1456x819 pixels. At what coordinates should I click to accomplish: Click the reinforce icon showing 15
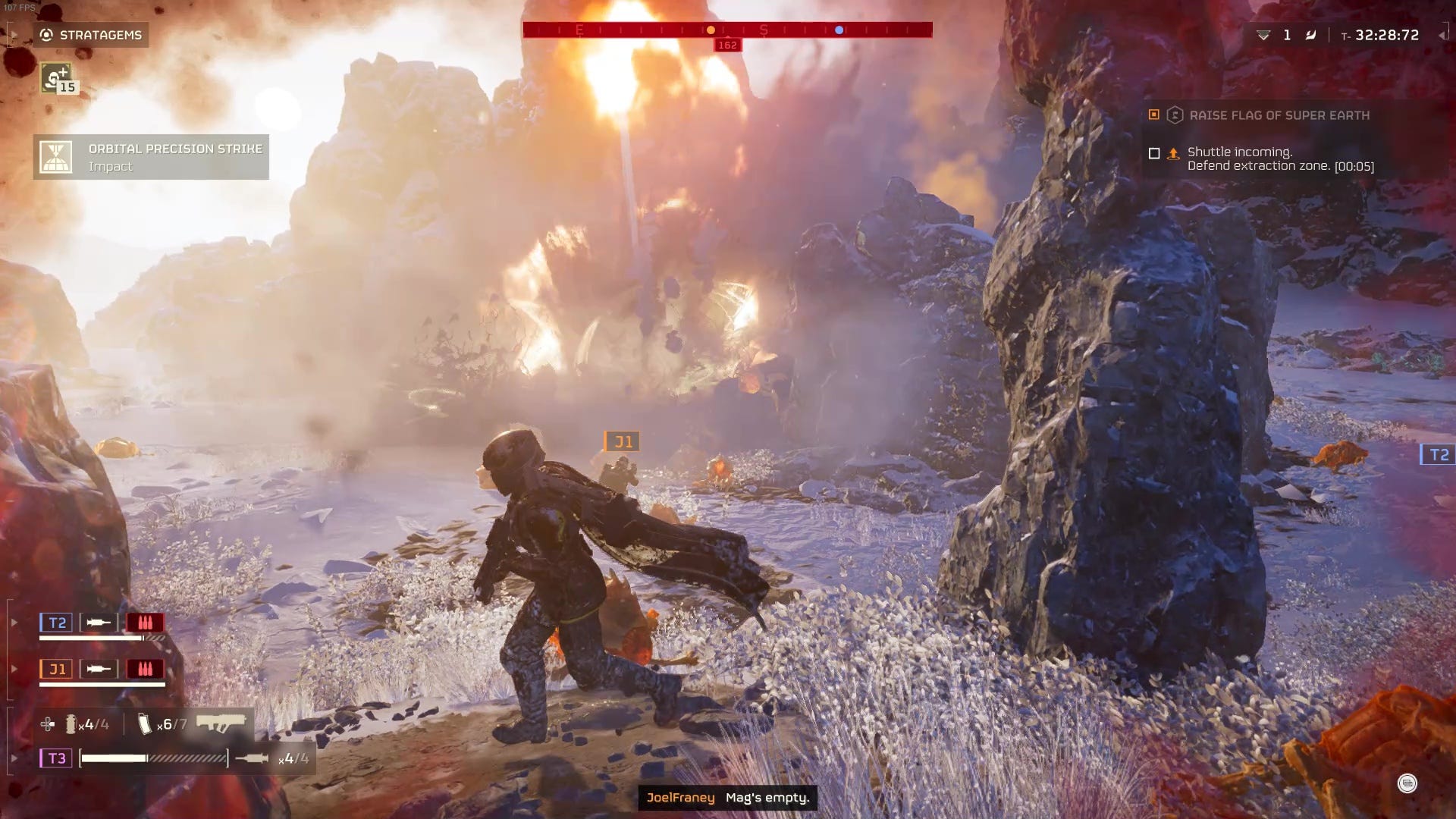(x=57, y=78)
